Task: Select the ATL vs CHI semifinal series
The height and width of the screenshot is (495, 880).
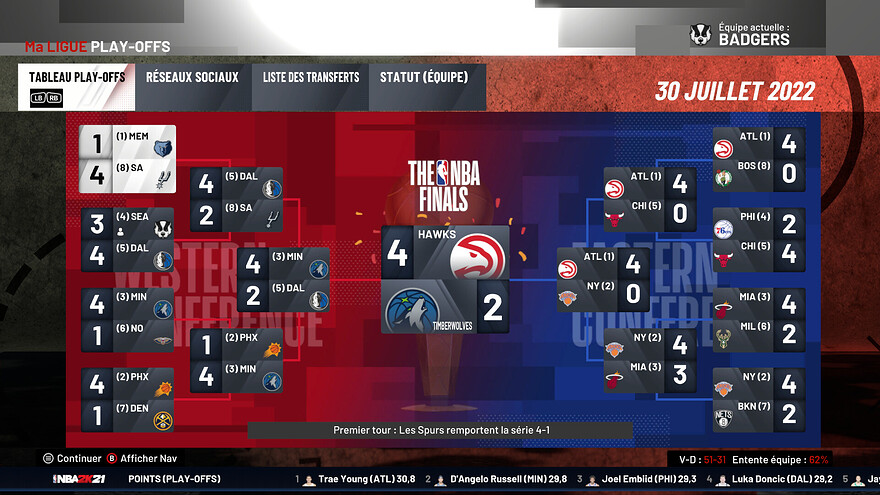Action: 649,200
